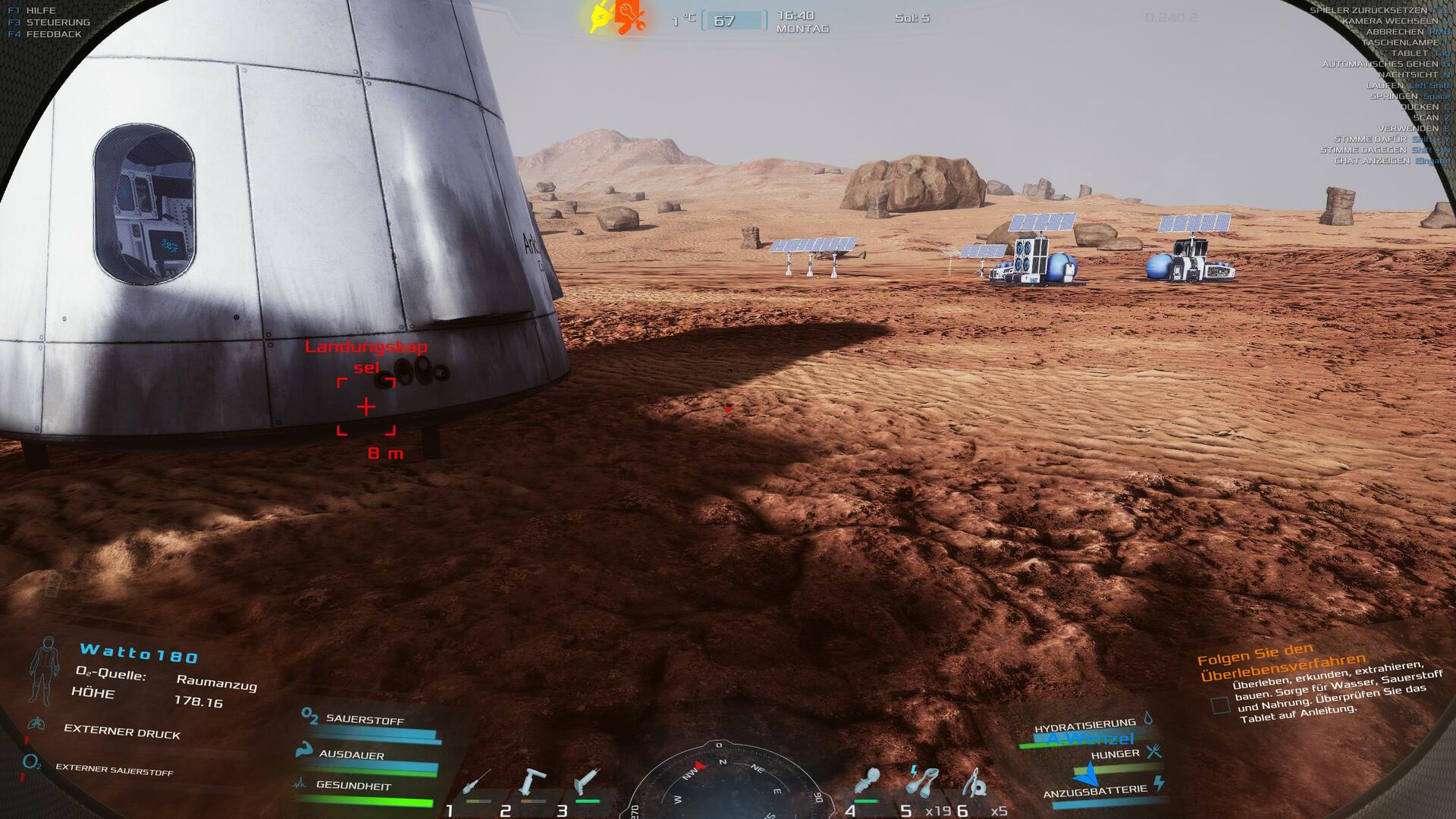Click the astronaut suit status figure

point(44,671)
